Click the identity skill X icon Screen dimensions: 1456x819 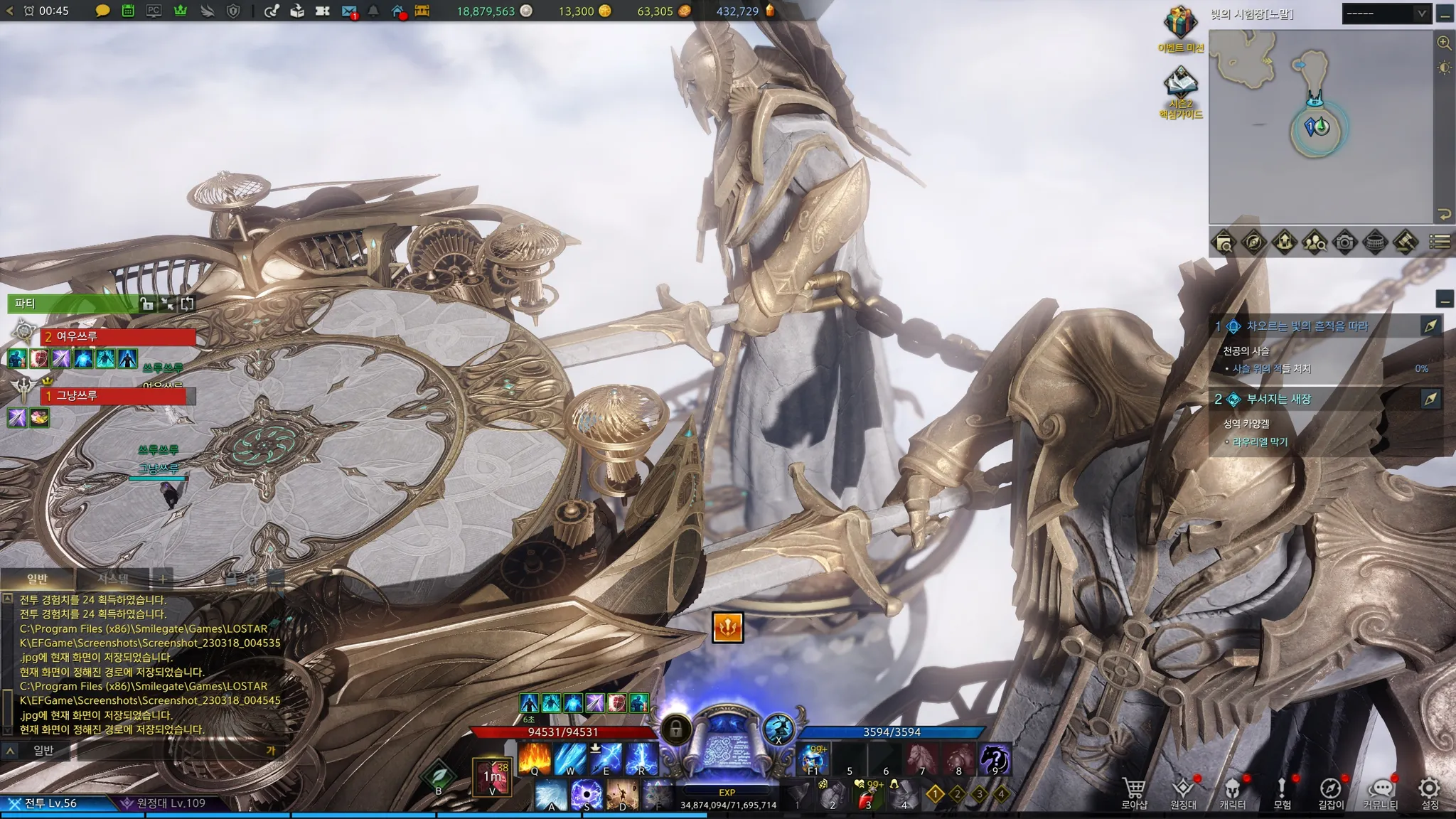[x=778, y=728]
